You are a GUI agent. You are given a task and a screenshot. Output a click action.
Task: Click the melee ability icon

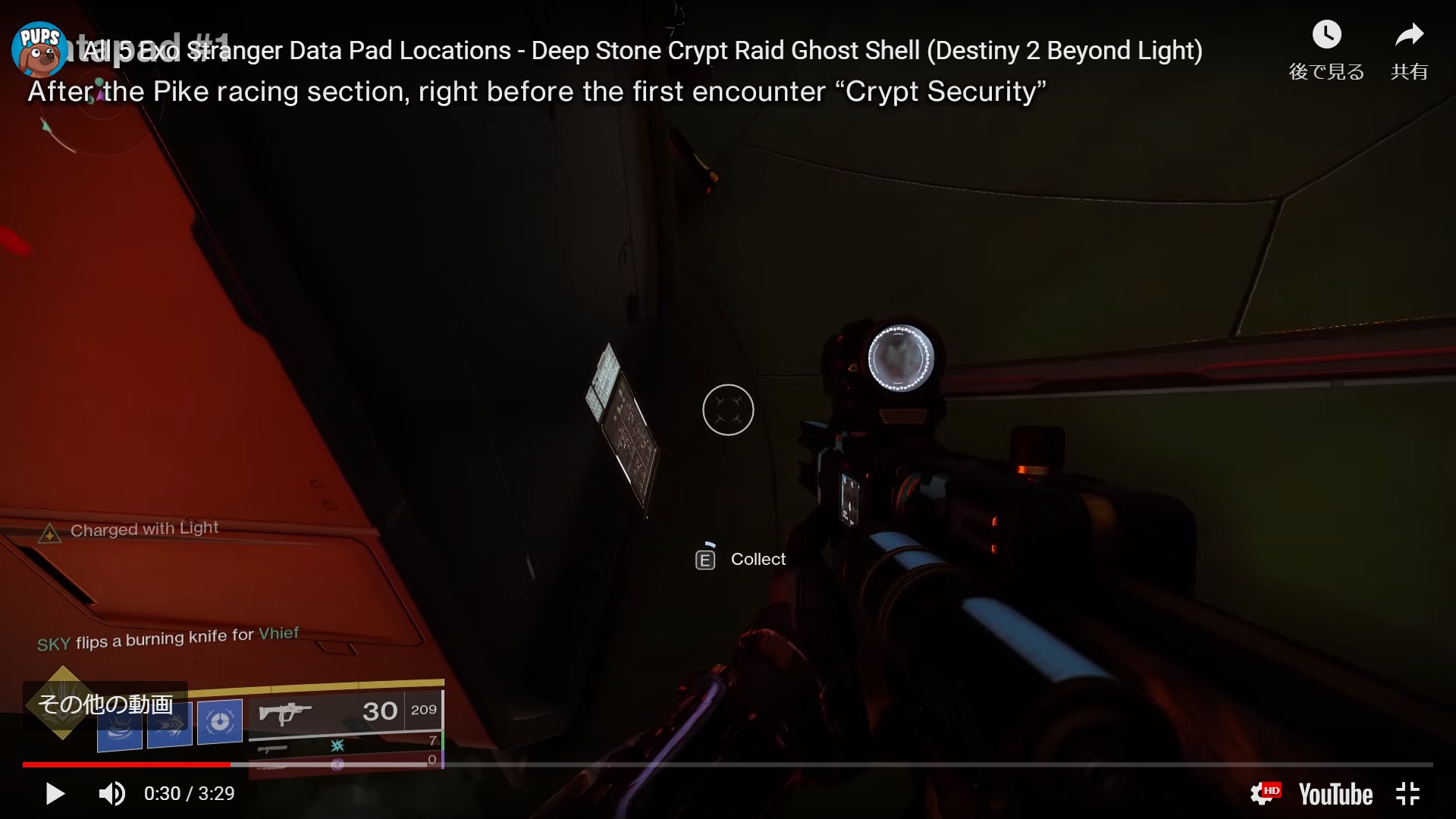tap(168, 723)
